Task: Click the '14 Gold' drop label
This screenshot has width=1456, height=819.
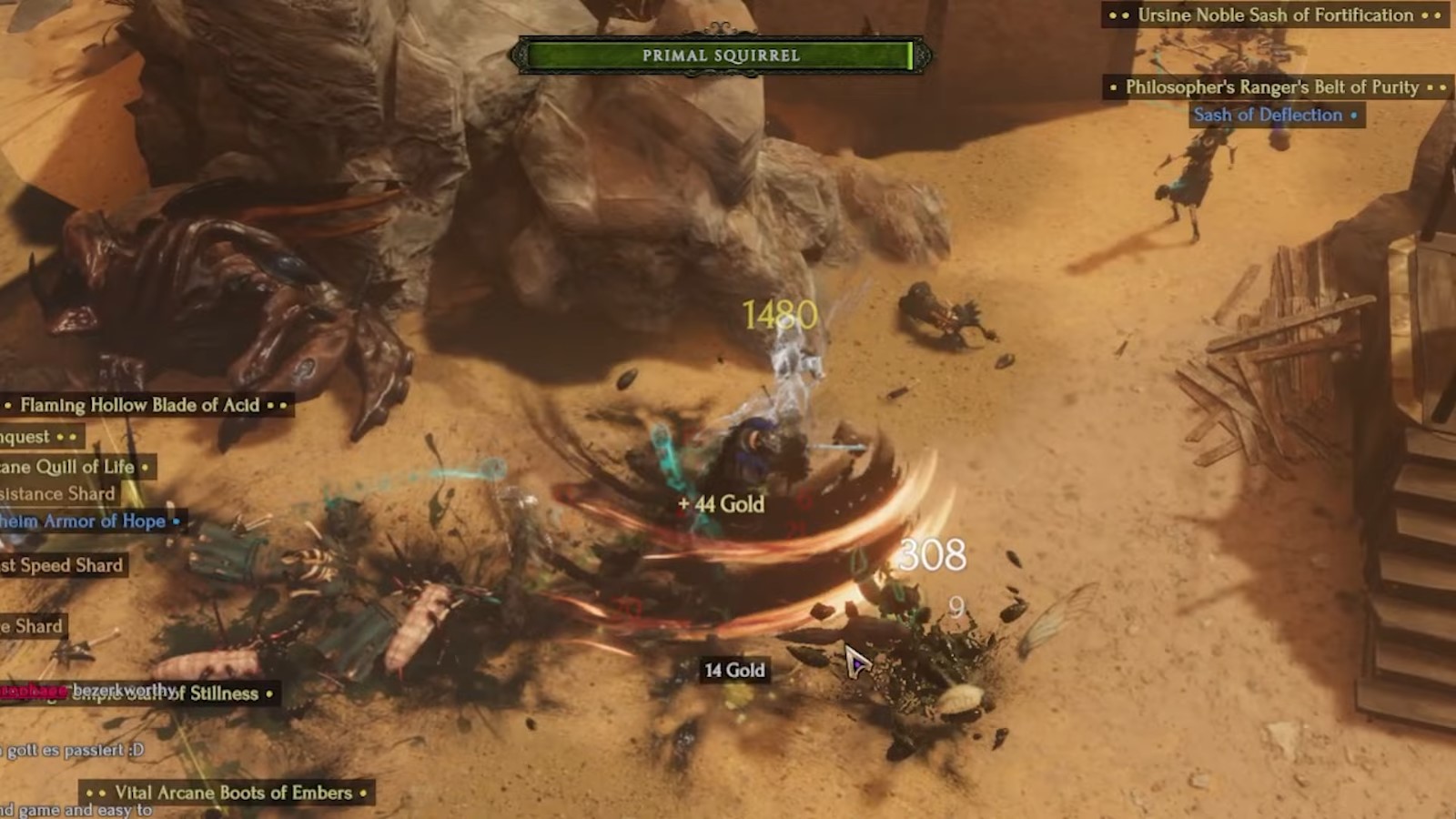Action: (x=733, y=670)
